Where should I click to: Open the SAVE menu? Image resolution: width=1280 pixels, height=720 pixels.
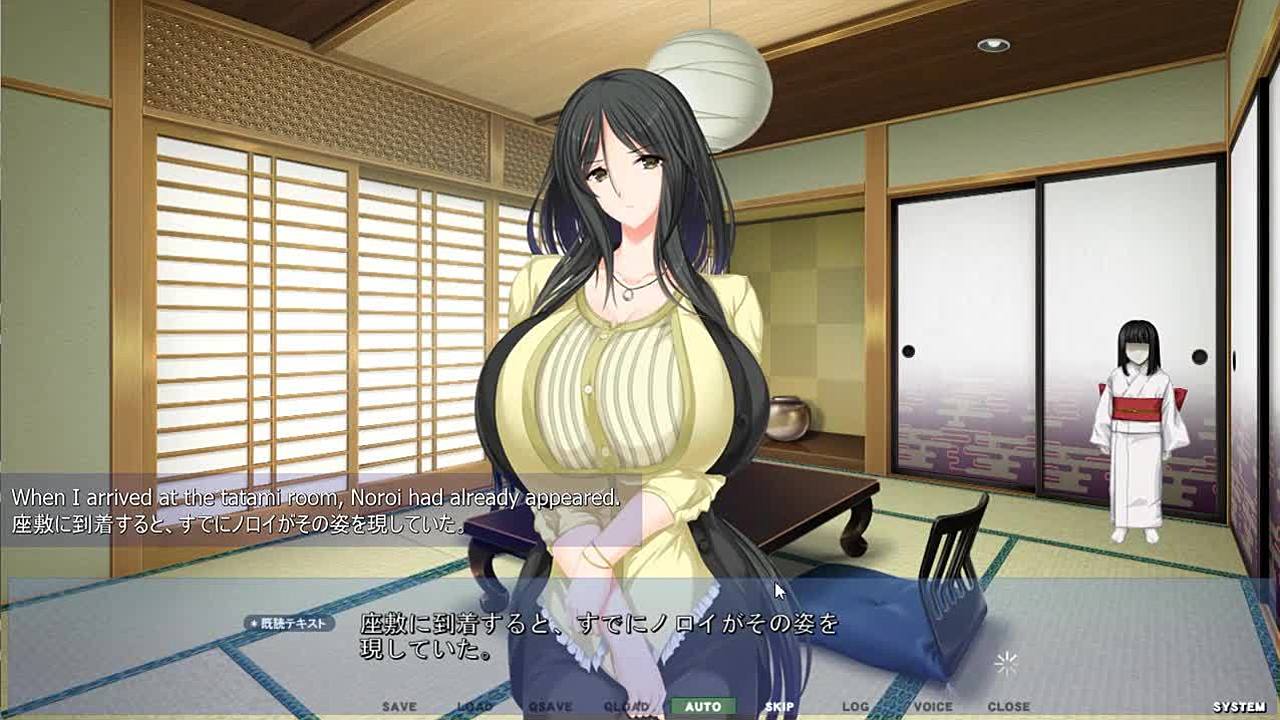point(399,707)
